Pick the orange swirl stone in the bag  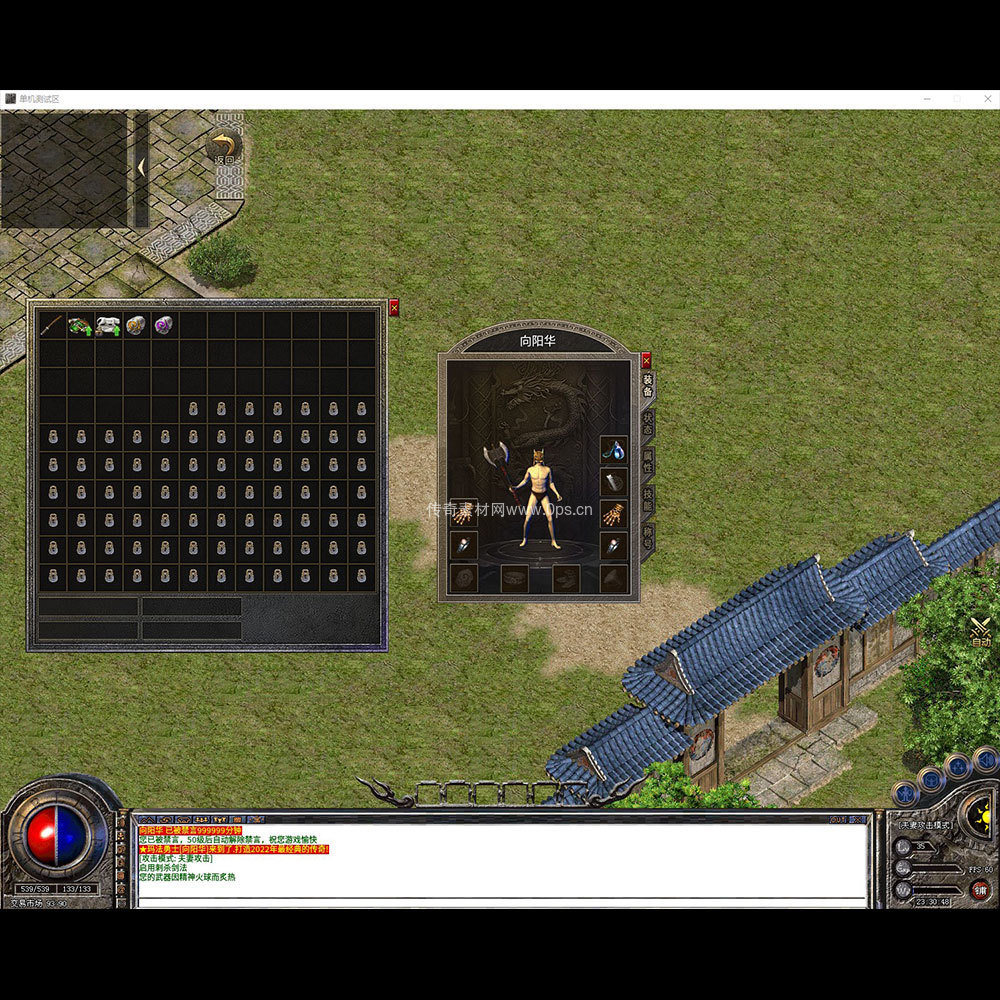point(136,325)
